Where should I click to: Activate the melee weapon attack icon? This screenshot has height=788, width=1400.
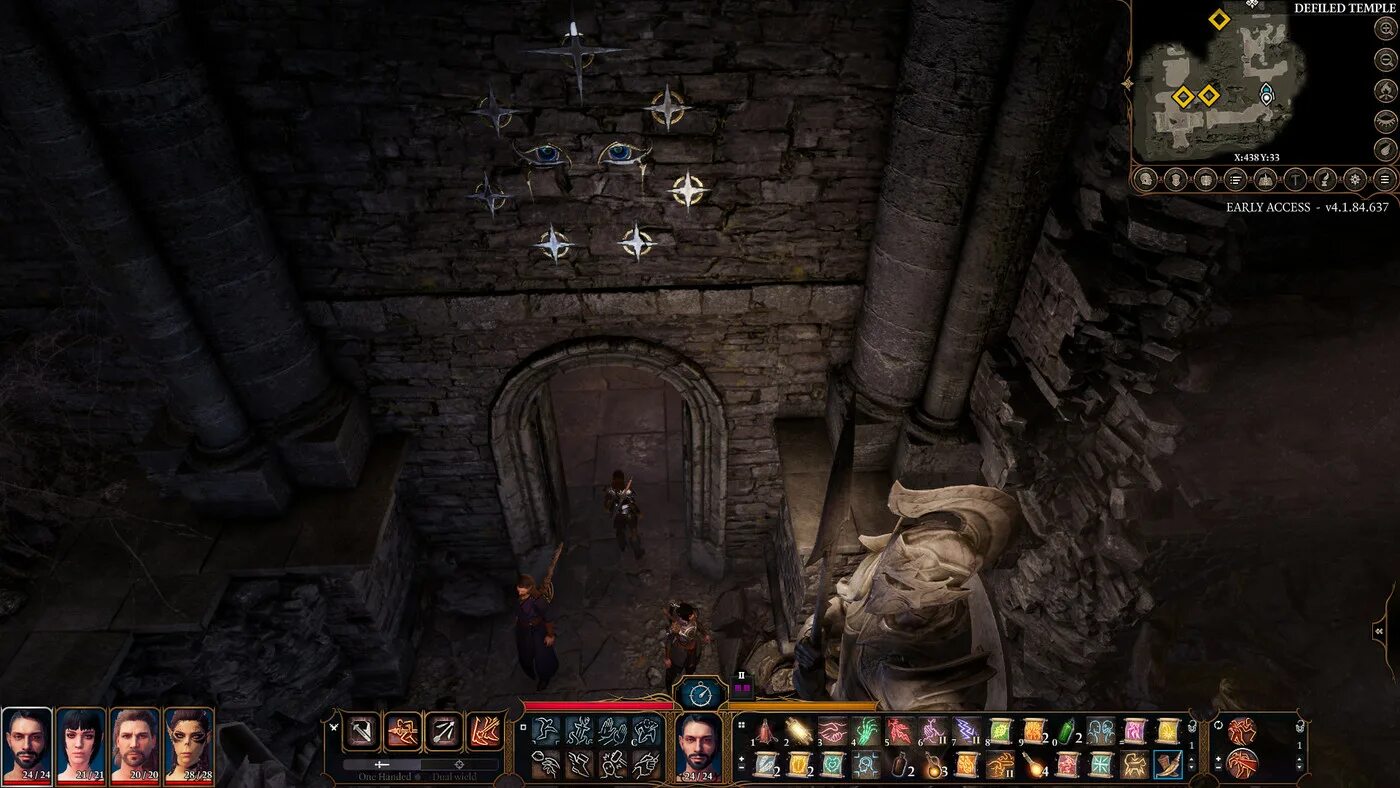(x=361, y=731)
